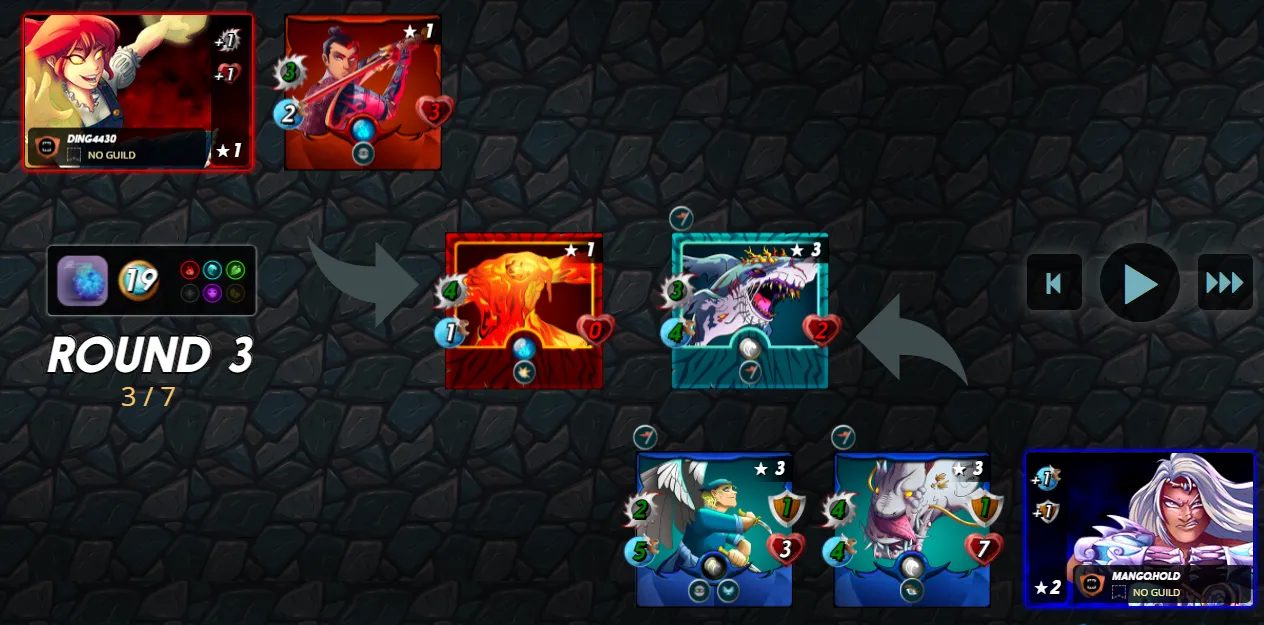1264x625 pixels.
Task: Open the battle ruleset icon
Action: [82, 281]
